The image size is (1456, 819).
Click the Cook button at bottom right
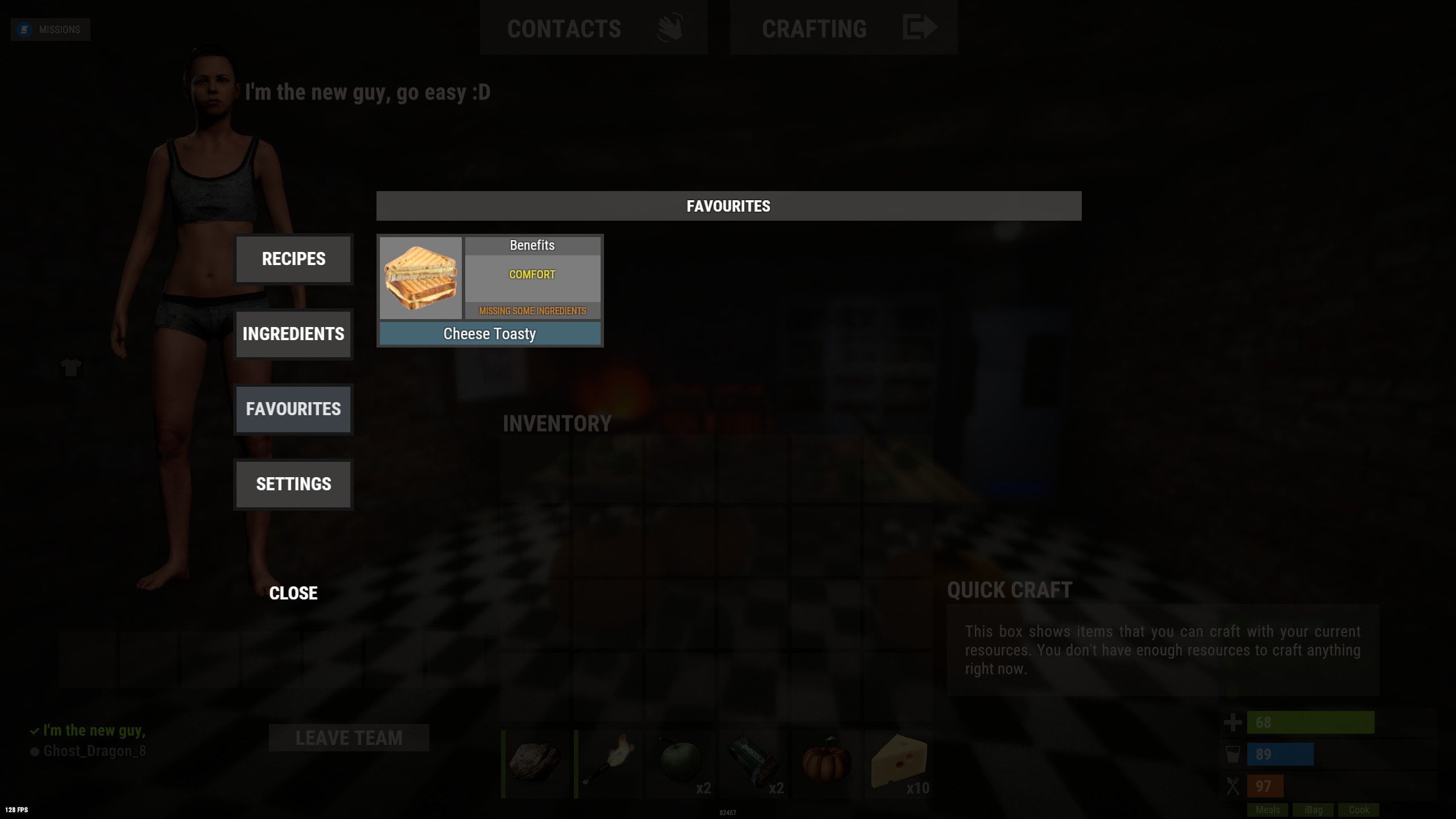click(1359, 810)
